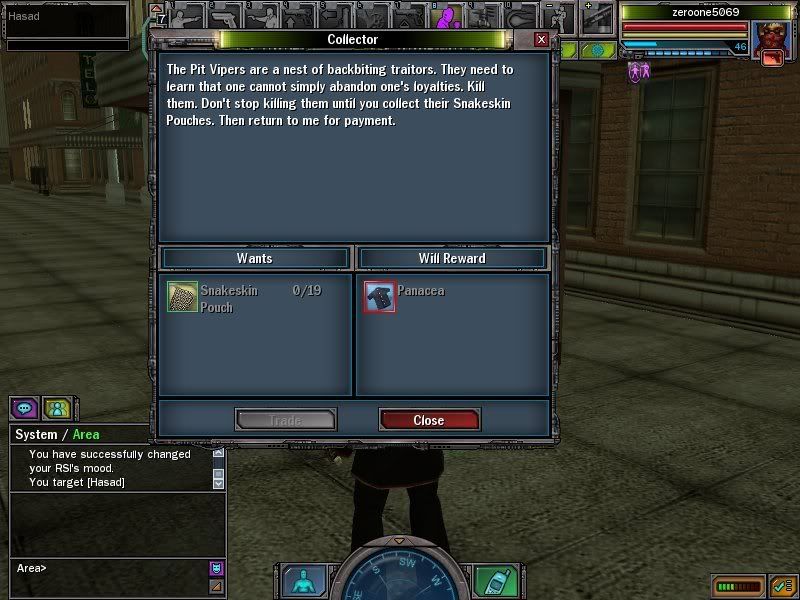Click the X on the Collector window title bar

(541, 39)
